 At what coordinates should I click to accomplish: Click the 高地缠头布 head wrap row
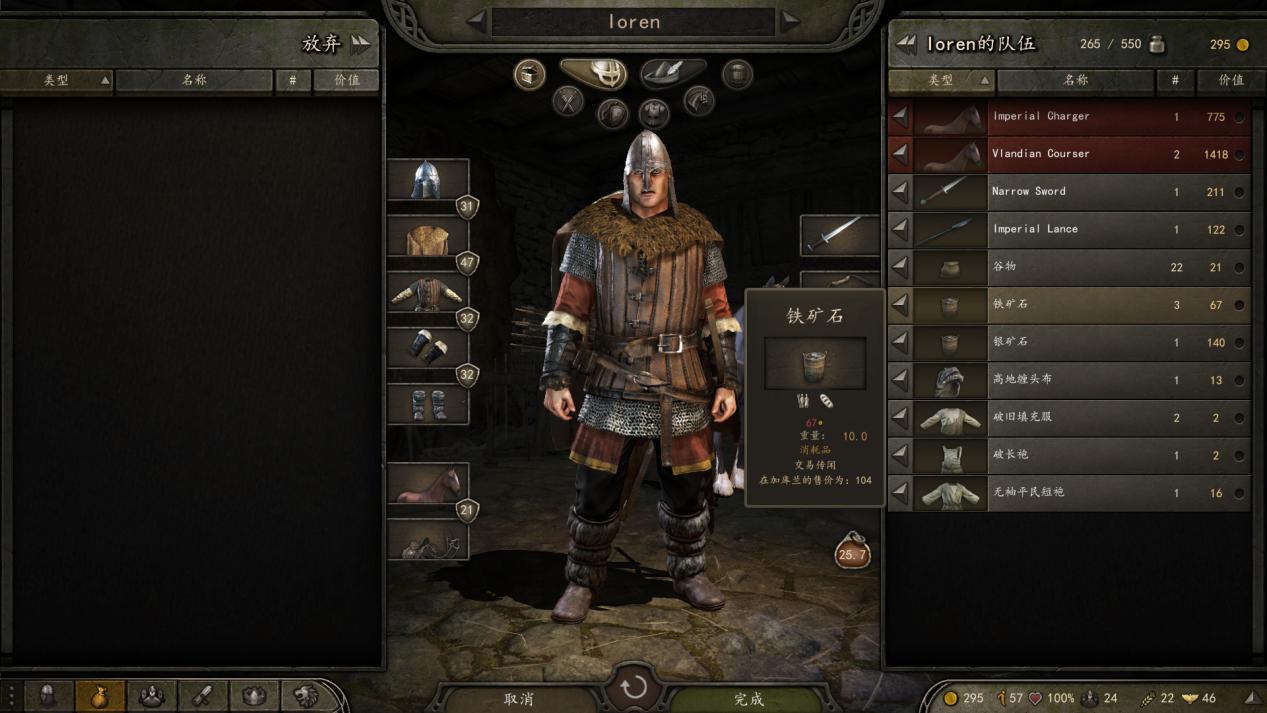tap(1068, 380)
